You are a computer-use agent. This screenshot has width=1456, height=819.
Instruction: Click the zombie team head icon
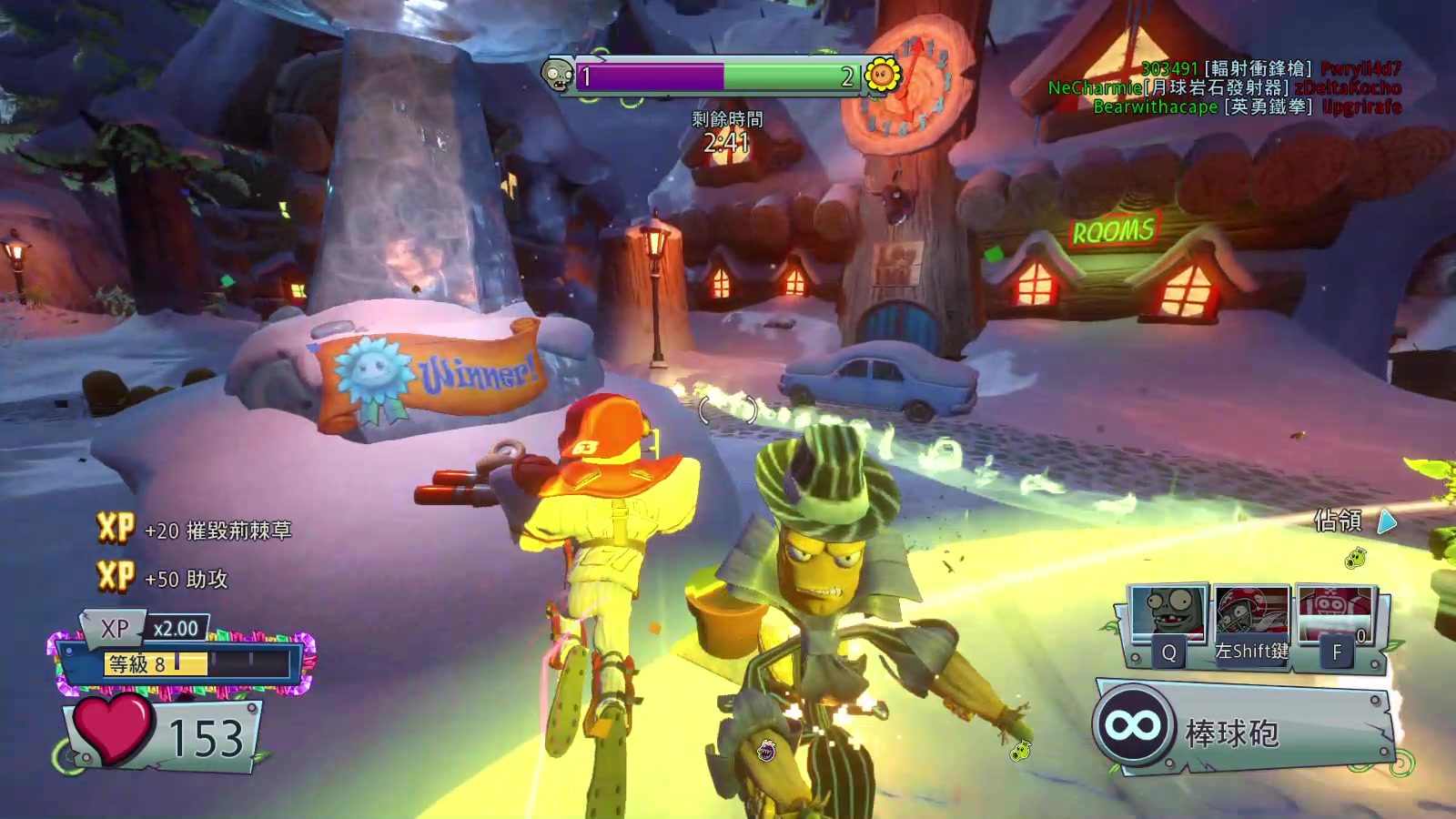point(557,76)
